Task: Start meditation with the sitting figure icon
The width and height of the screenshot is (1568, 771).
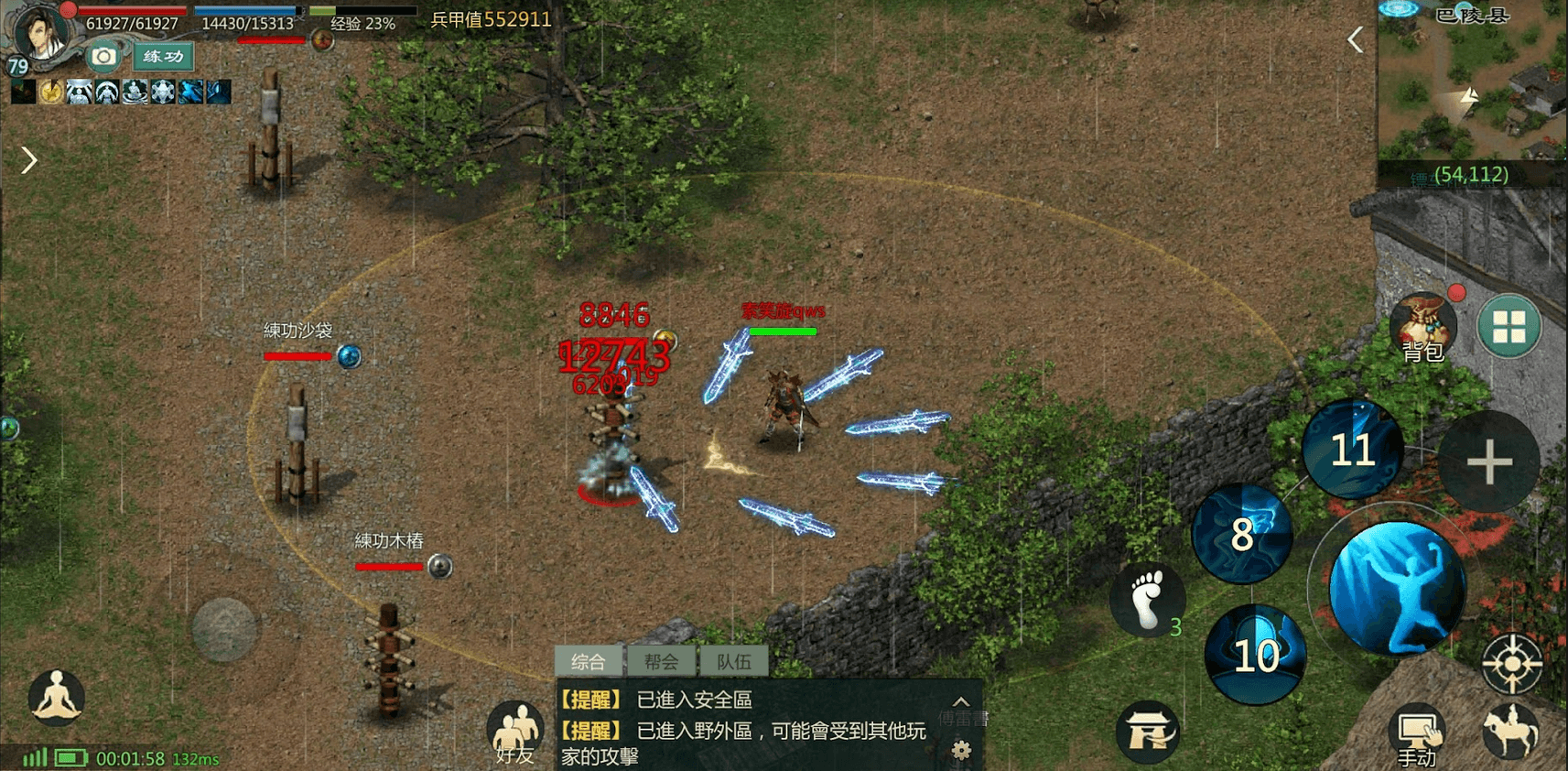Action: (57, 698)
